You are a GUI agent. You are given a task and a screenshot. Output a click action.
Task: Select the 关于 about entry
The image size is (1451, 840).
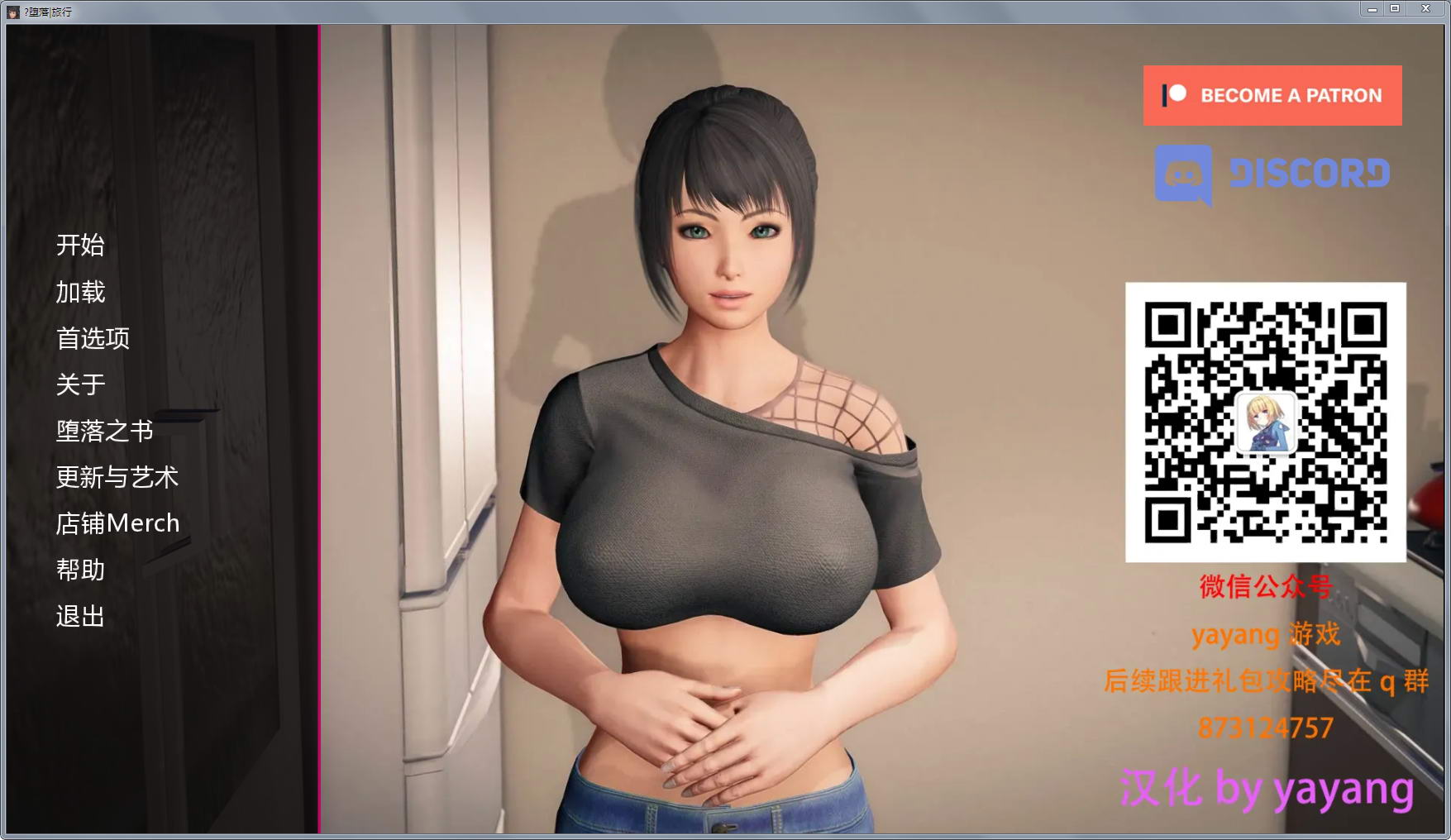80,384
